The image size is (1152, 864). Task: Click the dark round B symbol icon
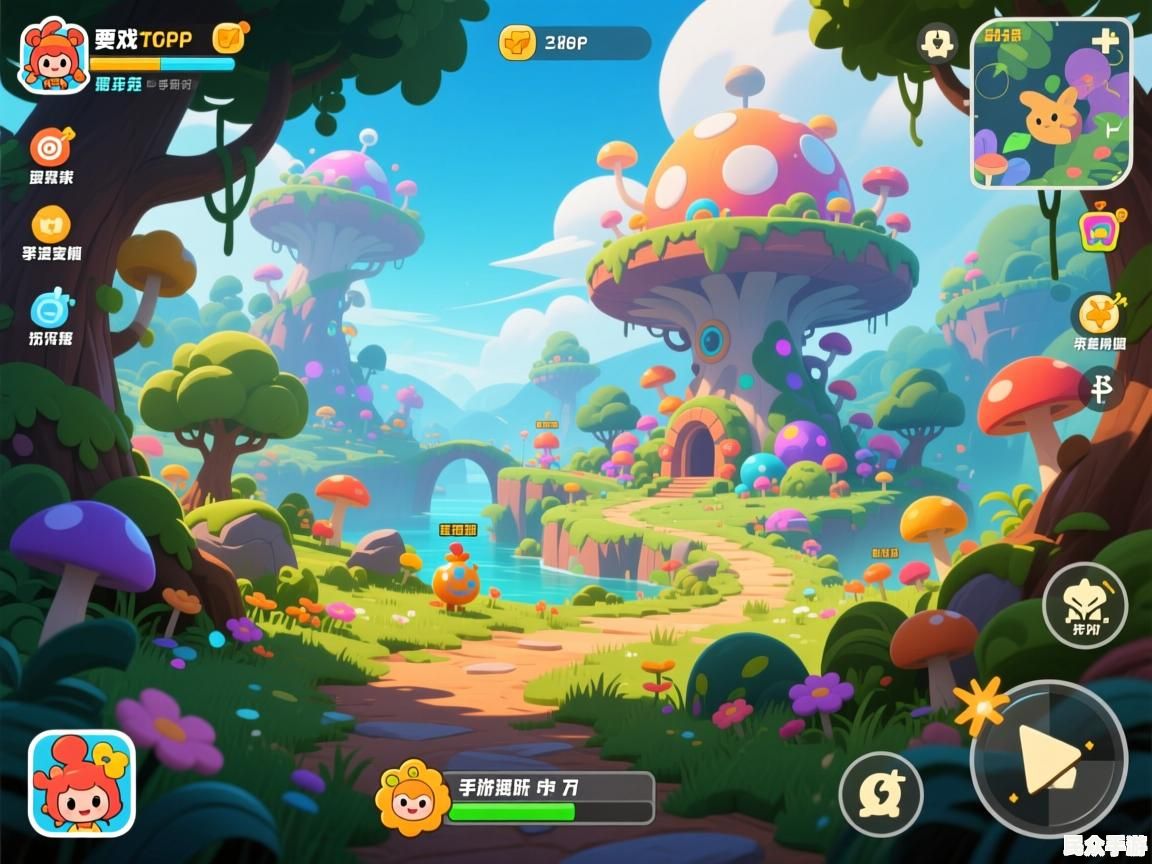click(1102, 388)
